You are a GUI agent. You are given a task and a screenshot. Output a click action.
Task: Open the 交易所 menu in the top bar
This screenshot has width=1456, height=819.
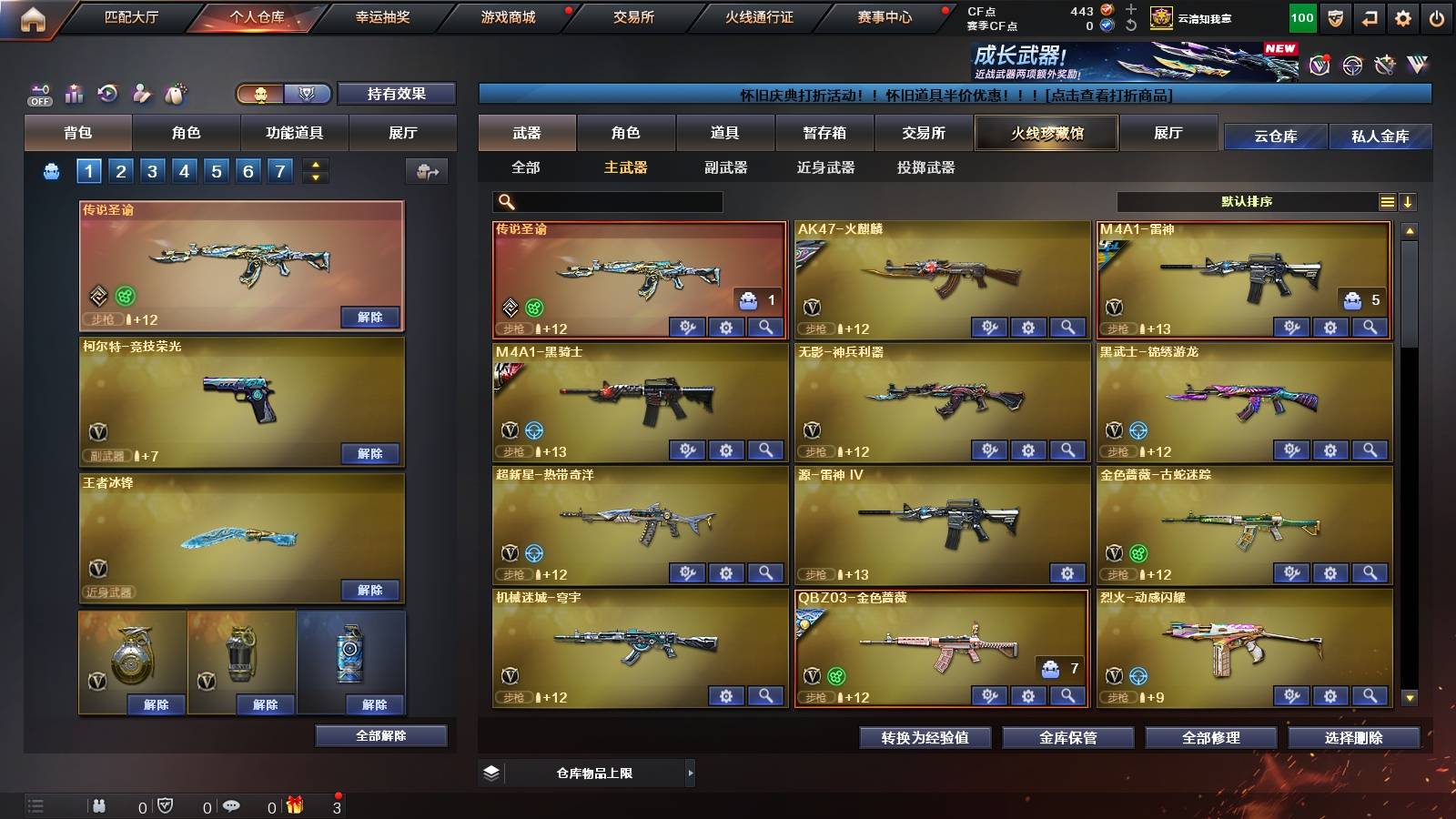(x=635, y=16)
